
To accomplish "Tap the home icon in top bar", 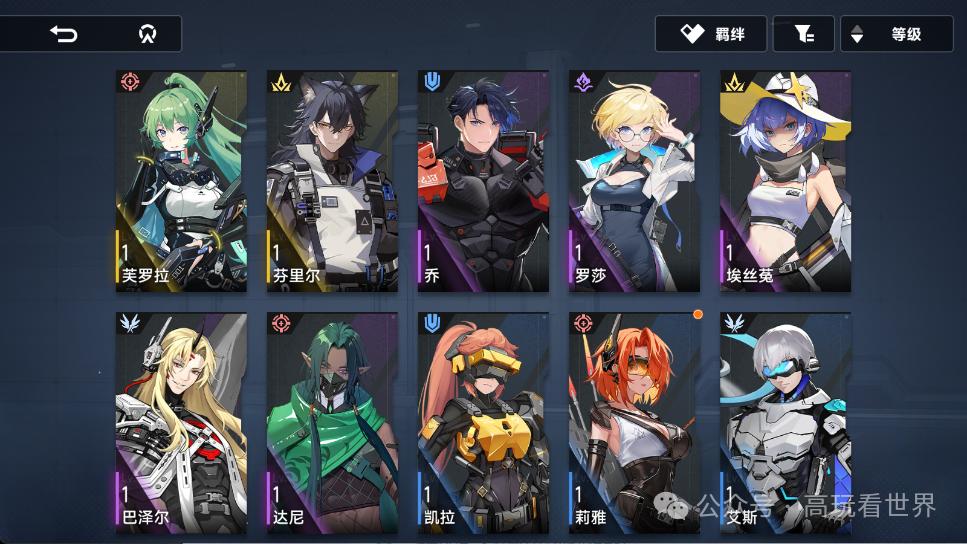I will [x=147, y=34].
